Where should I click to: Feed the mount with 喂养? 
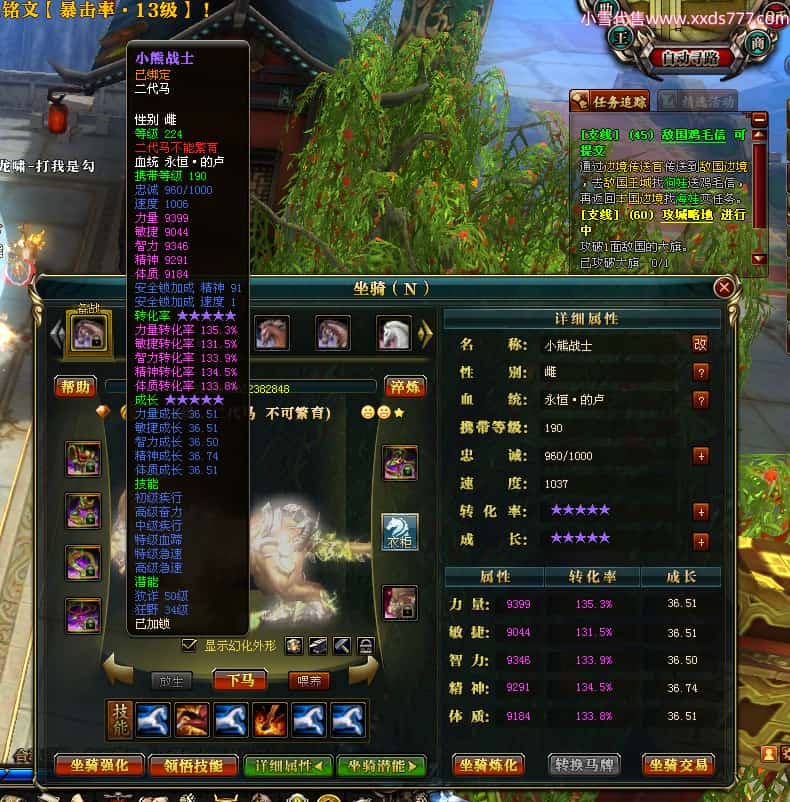tap(309, 681)
